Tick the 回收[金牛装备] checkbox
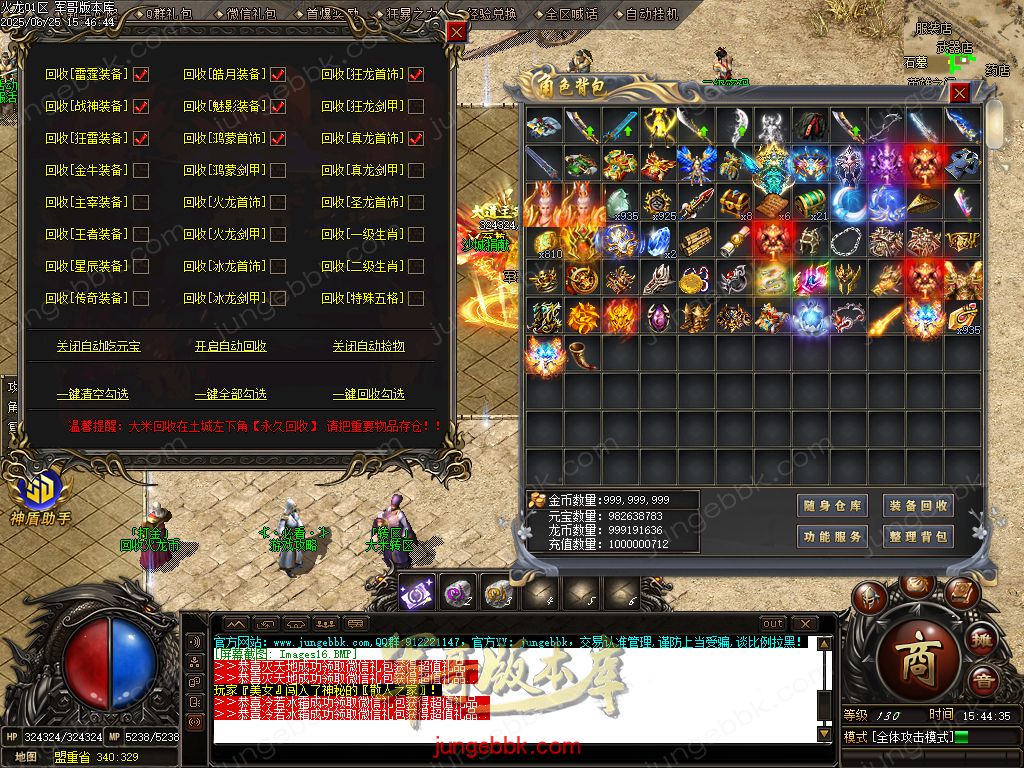The width and height of the screenshot is (1024, 768). [x=141, y=170]
